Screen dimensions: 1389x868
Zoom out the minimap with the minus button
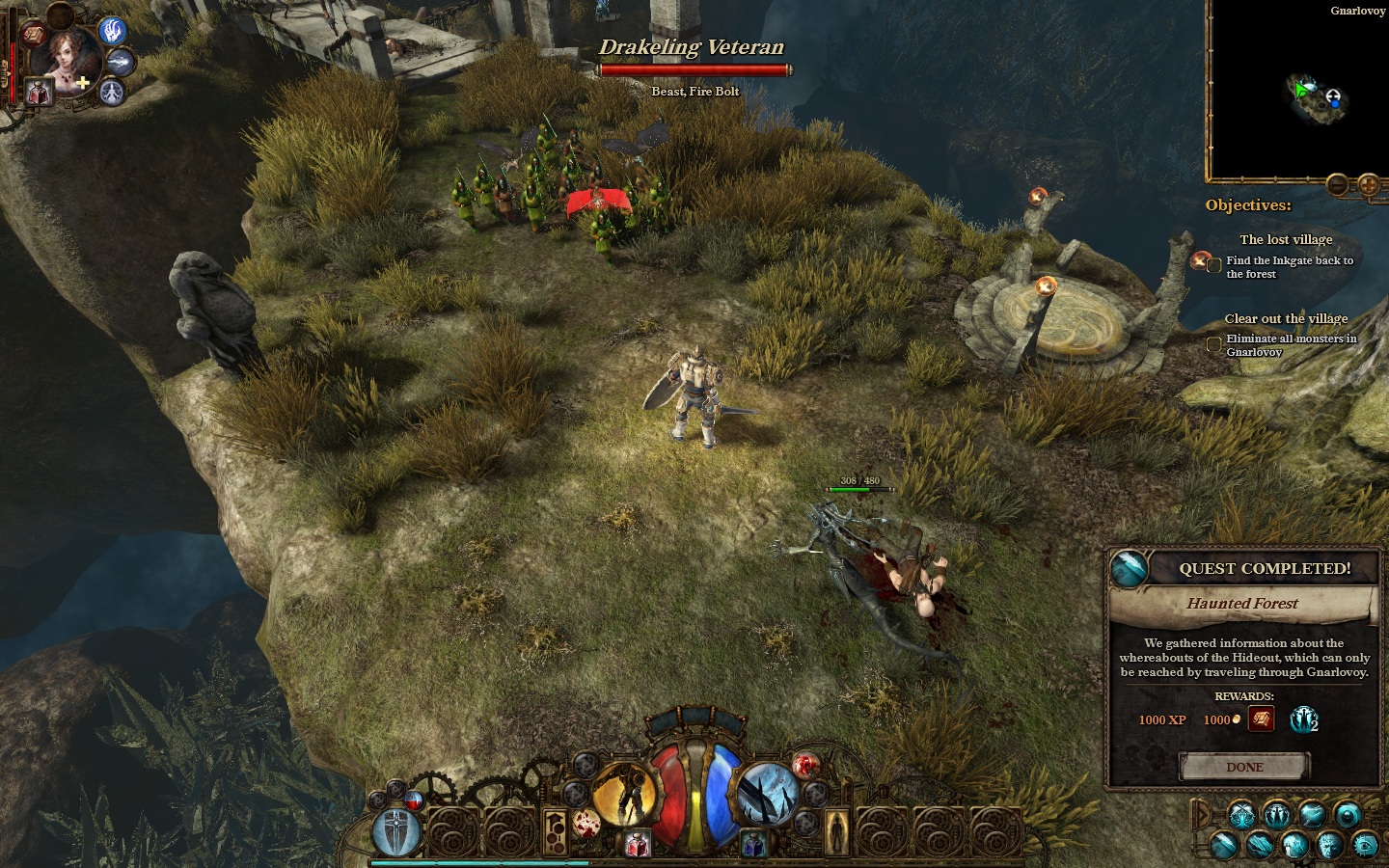(1337, 184)
